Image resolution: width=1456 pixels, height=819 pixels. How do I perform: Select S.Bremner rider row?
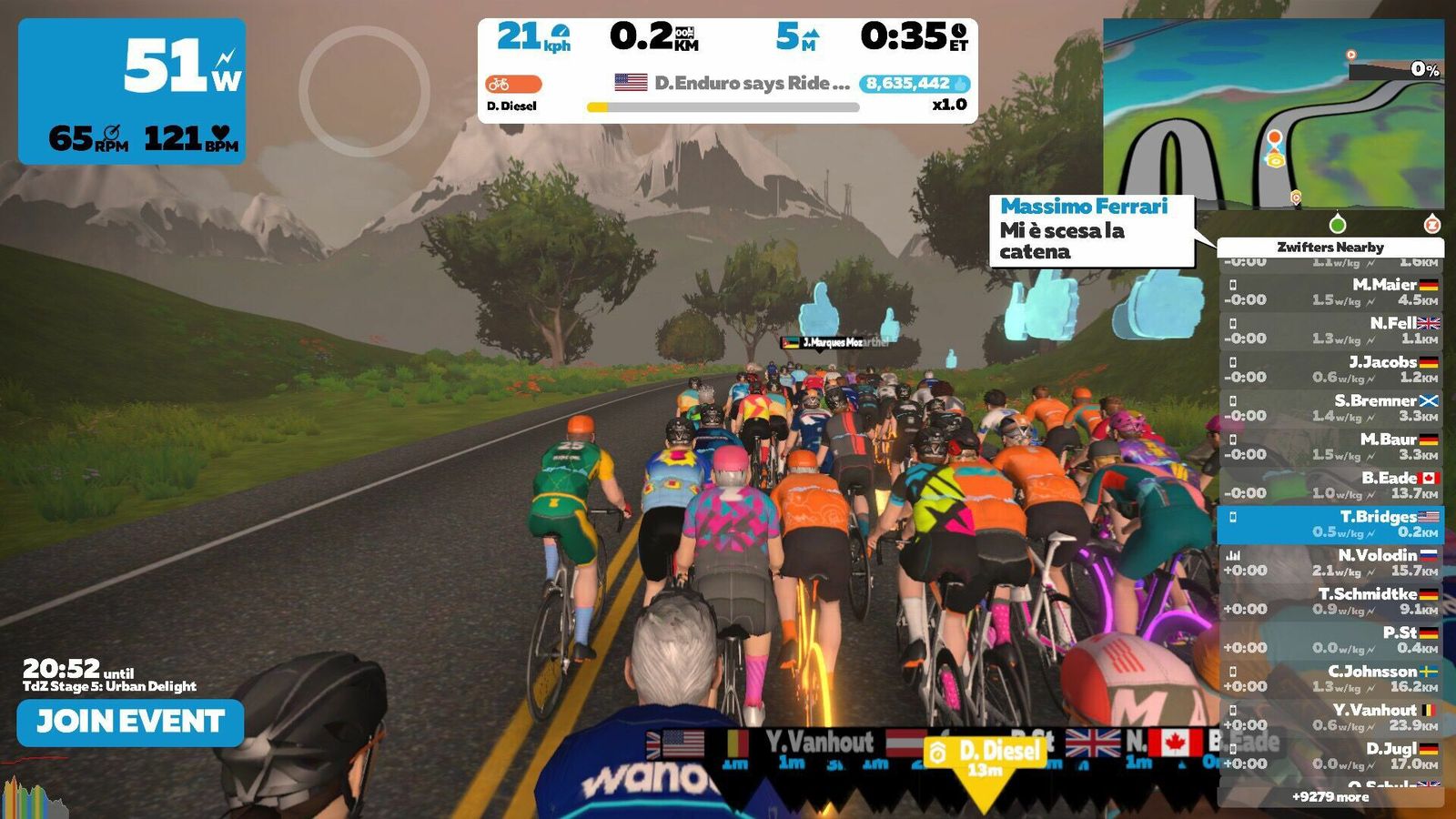[1330, 408]
